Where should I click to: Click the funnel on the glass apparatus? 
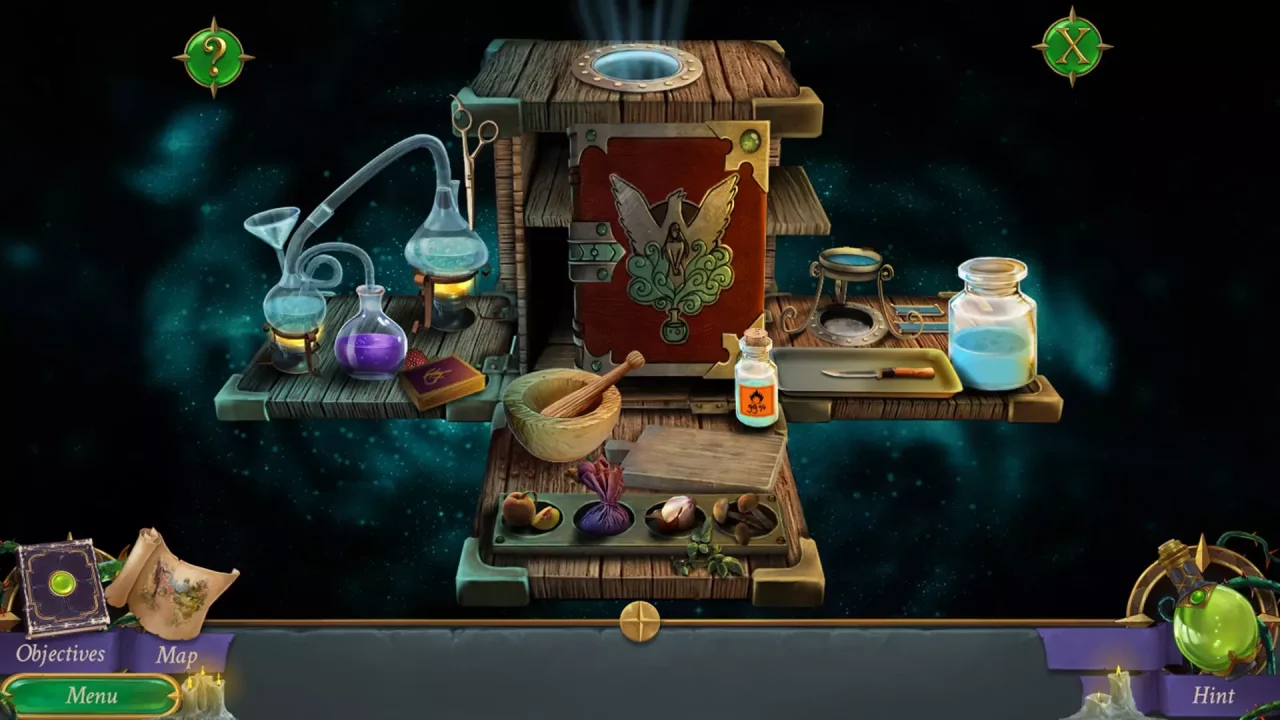tap(273, 225)
